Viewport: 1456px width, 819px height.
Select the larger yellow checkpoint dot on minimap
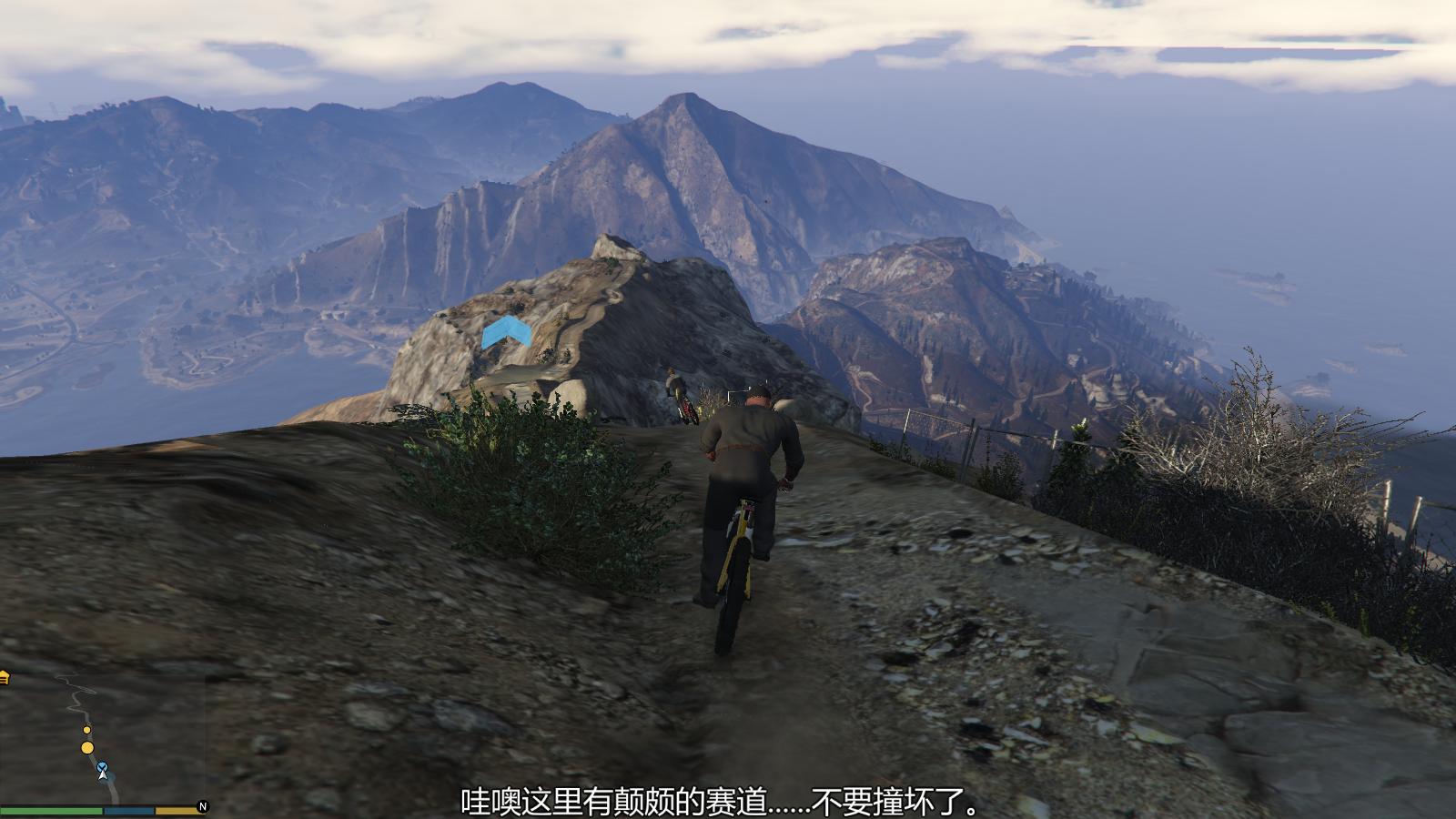pyautogui.click(x=87, y=748)
